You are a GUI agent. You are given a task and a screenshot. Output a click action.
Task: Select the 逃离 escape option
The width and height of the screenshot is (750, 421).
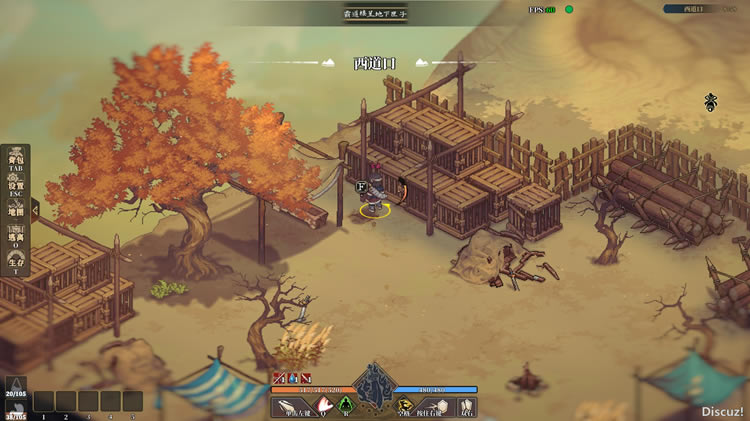pyautogui.click(x=16, y=238)
